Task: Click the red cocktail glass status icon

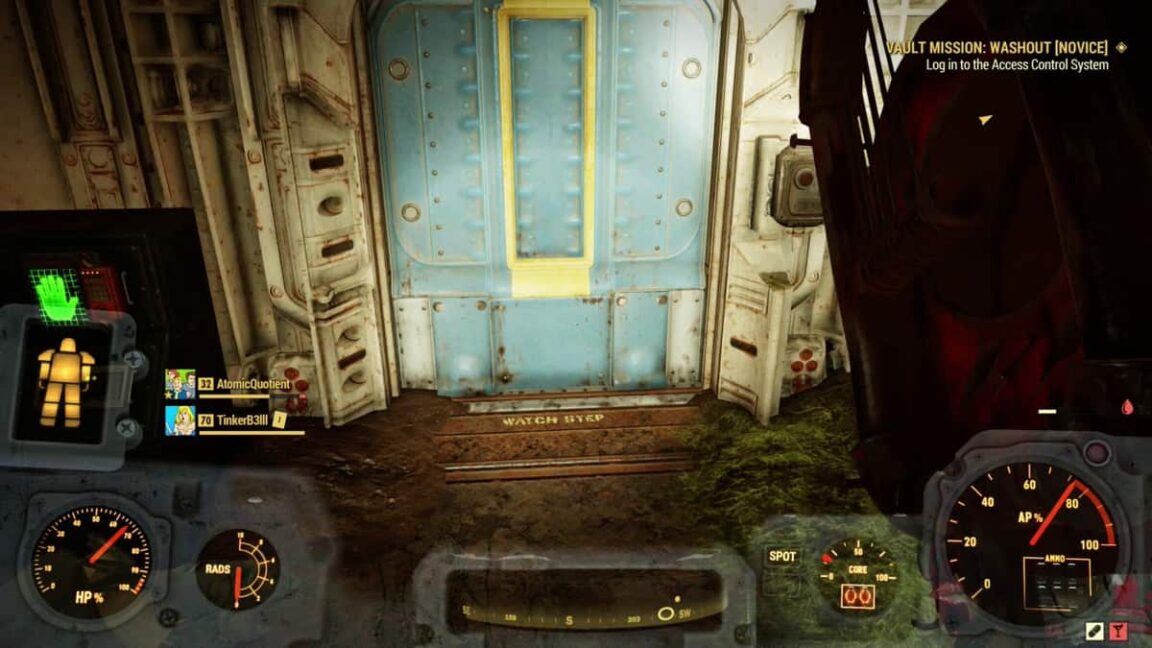Action: (1119, 631)
